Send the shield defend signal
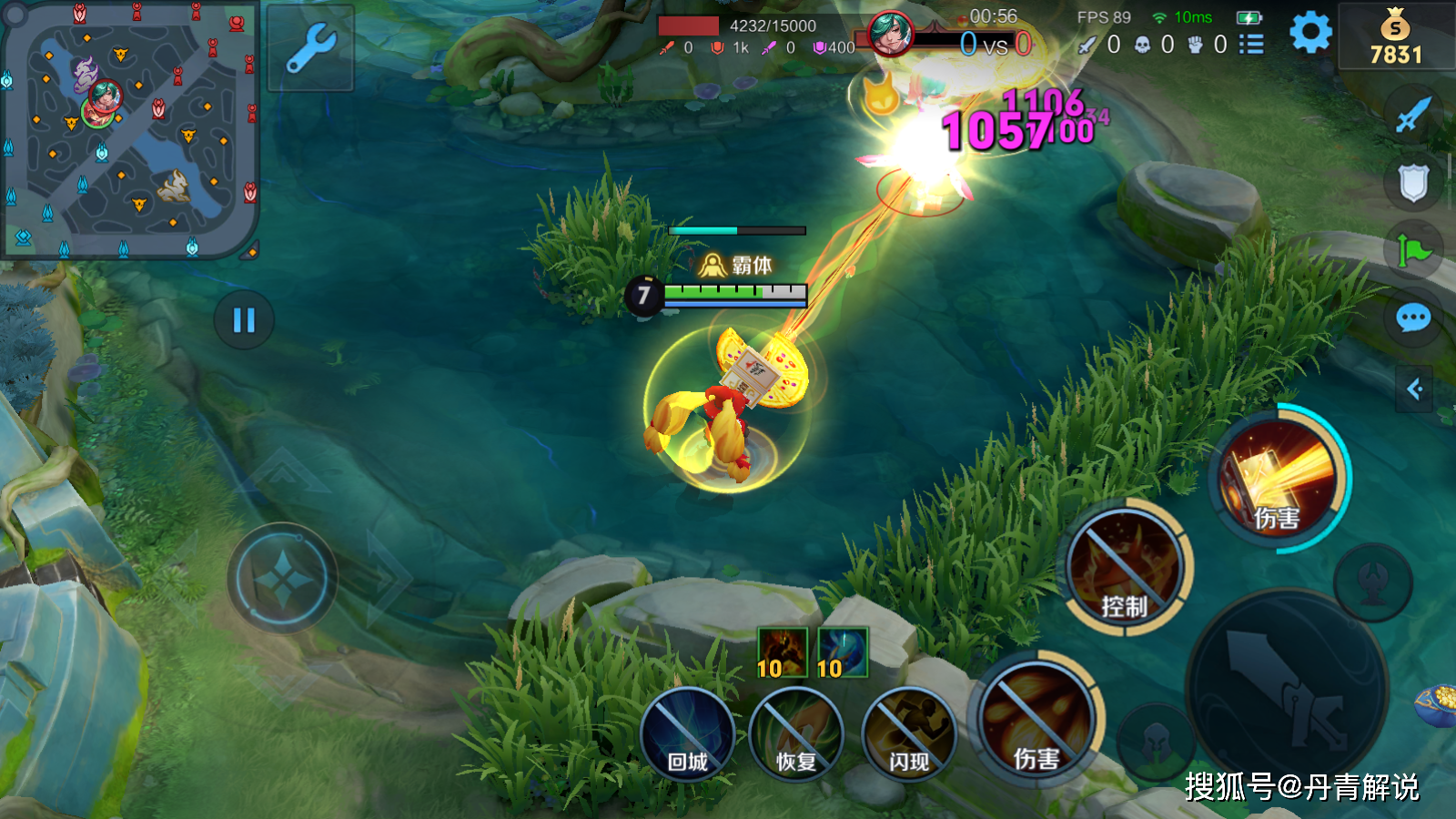This screenshot has height=819, width=1456. point(1413,182)
